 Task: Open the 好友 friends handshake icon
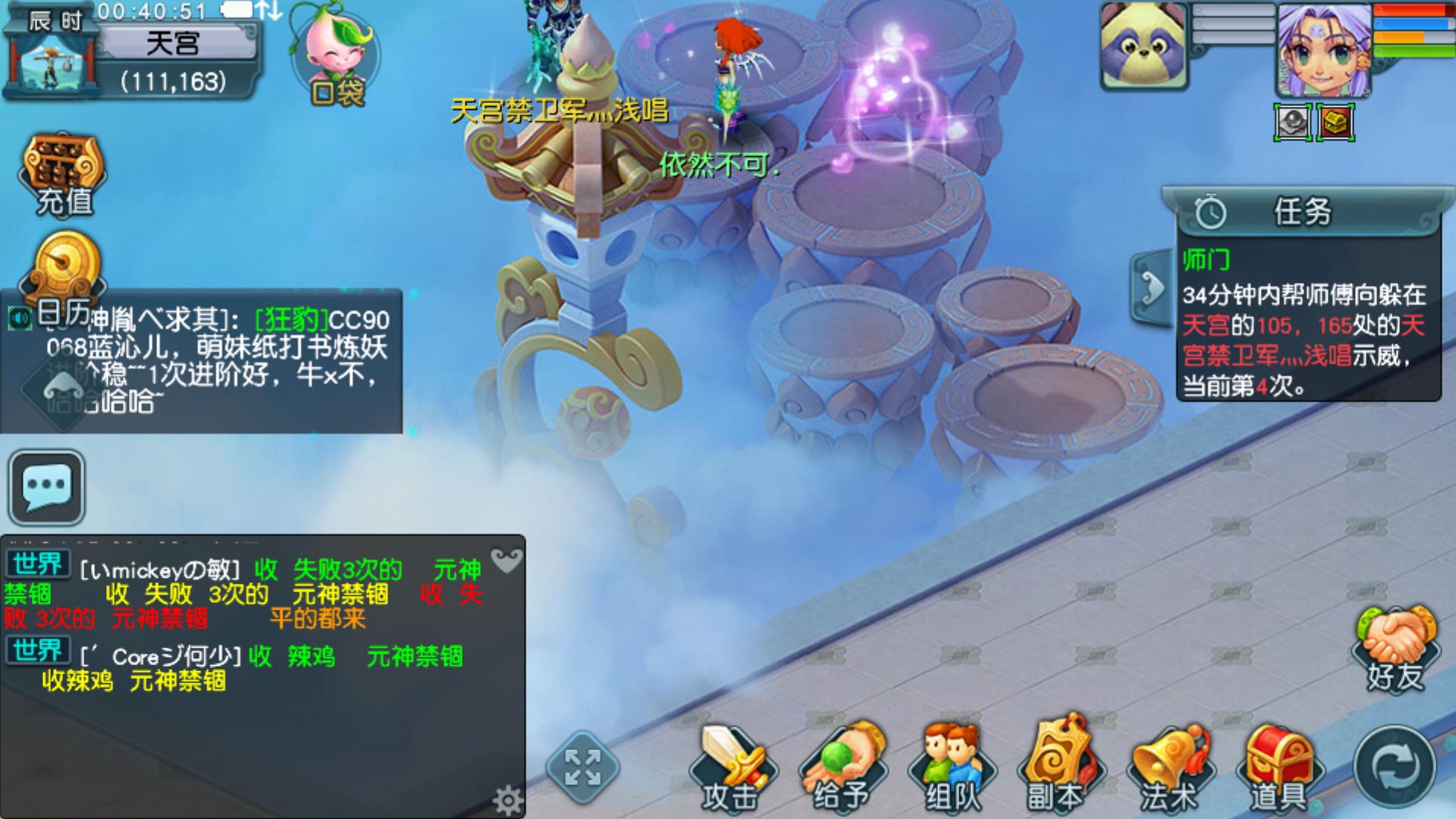point(1395,648)
